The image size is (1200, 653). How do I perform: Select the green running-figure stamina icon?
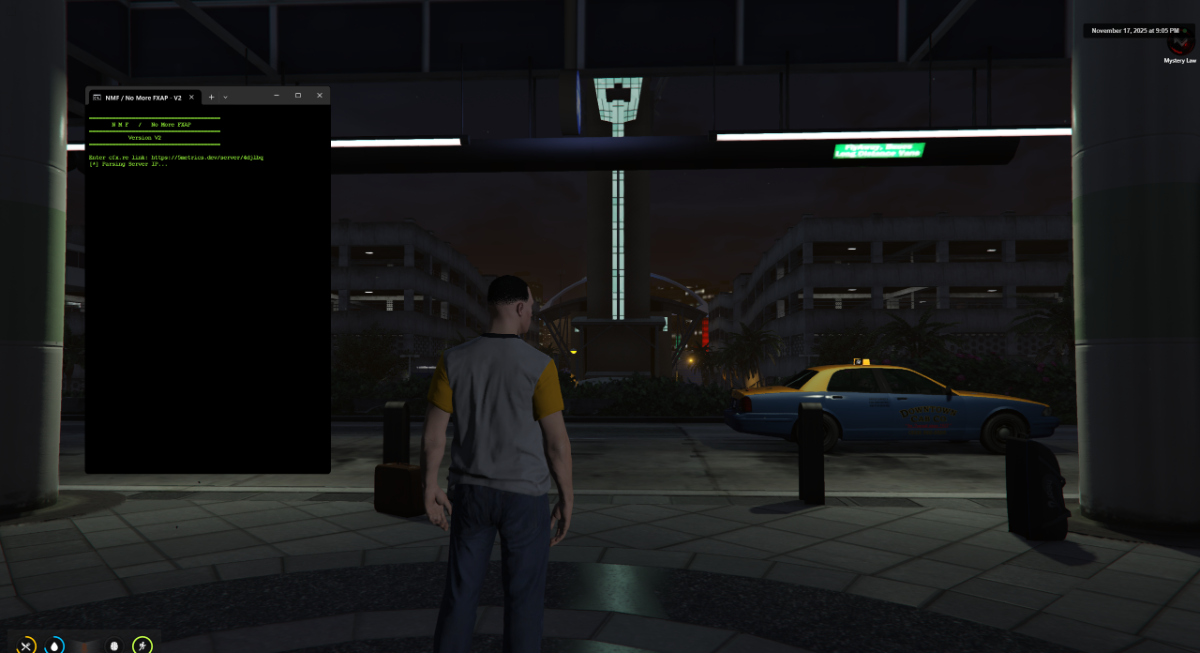click(143, 645)
